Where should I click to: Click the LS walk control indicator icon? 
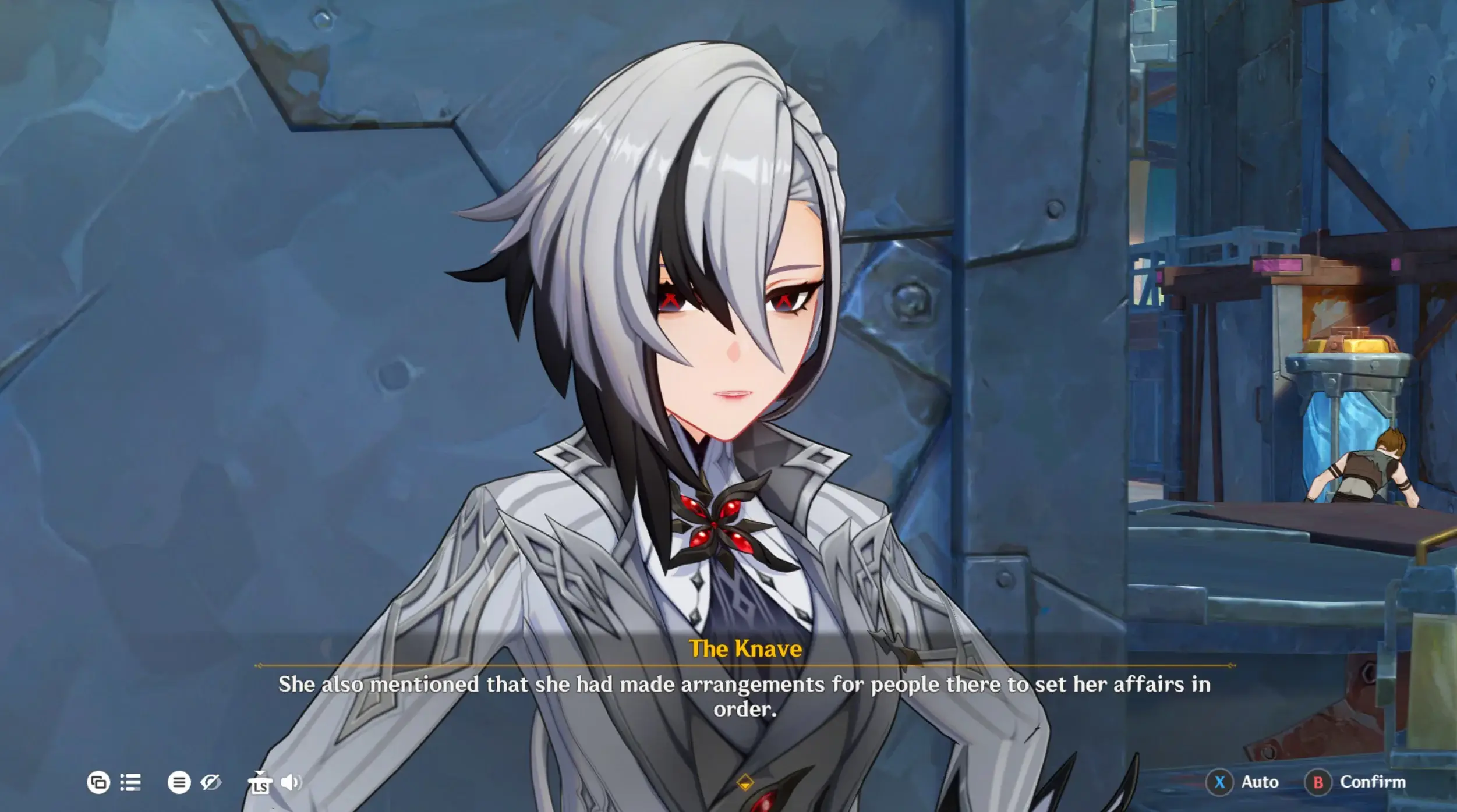262,783
